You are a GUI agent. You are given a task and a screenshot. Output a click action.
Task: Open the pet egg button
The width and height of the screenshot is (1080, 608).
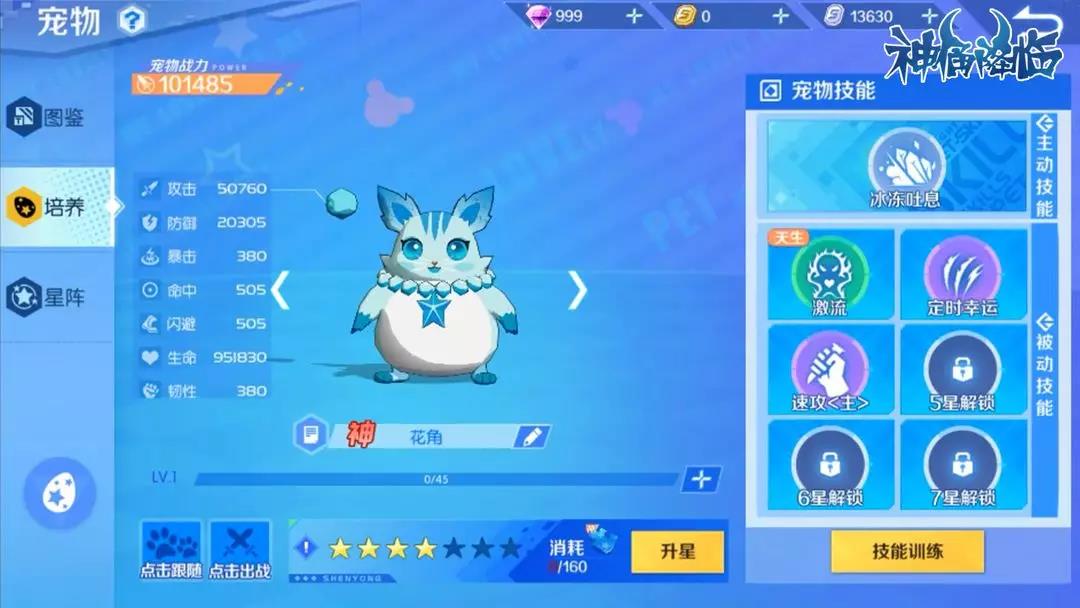[x=59, y=493]
